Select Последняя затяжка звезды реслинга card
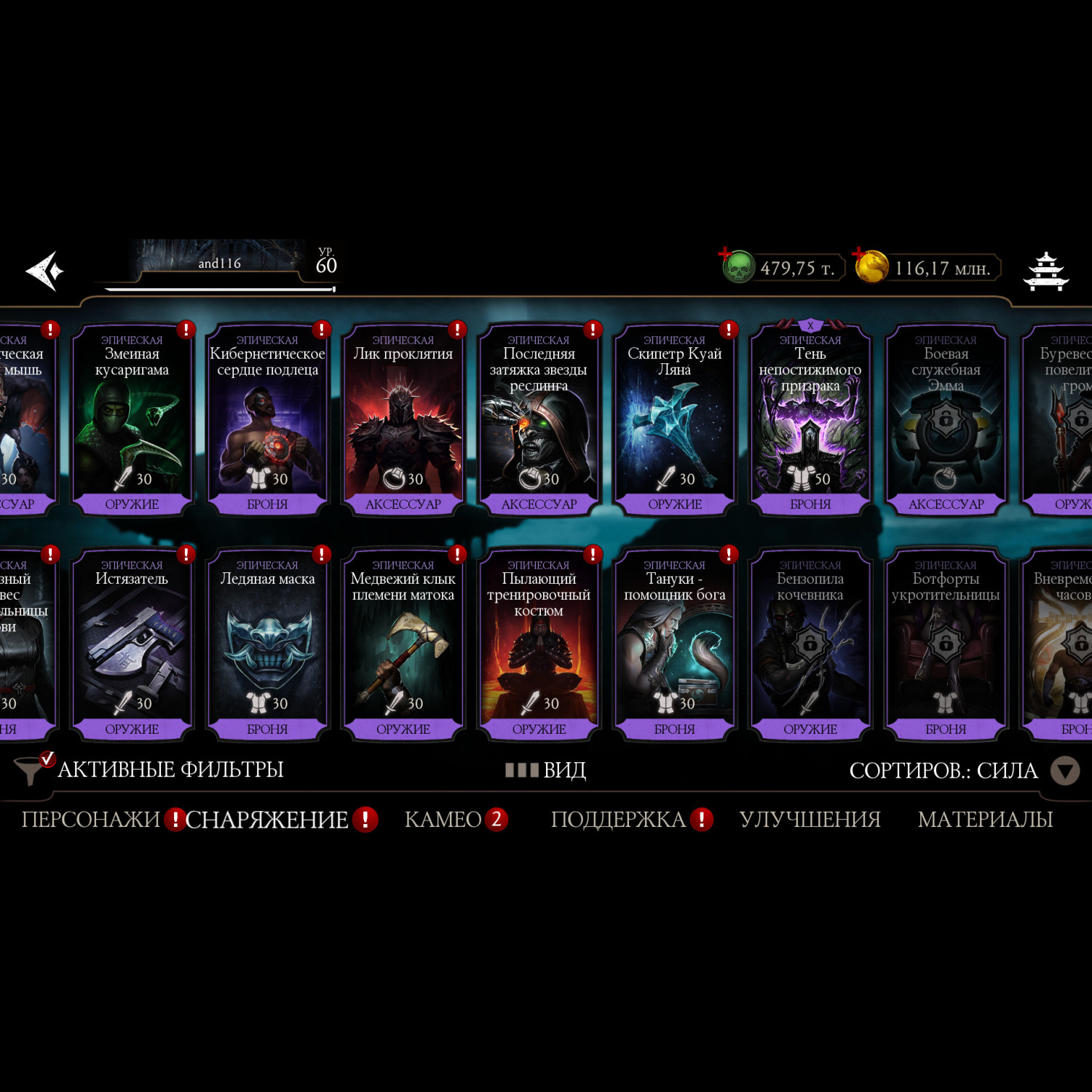 pyautogui.click(x=539, y=420)
